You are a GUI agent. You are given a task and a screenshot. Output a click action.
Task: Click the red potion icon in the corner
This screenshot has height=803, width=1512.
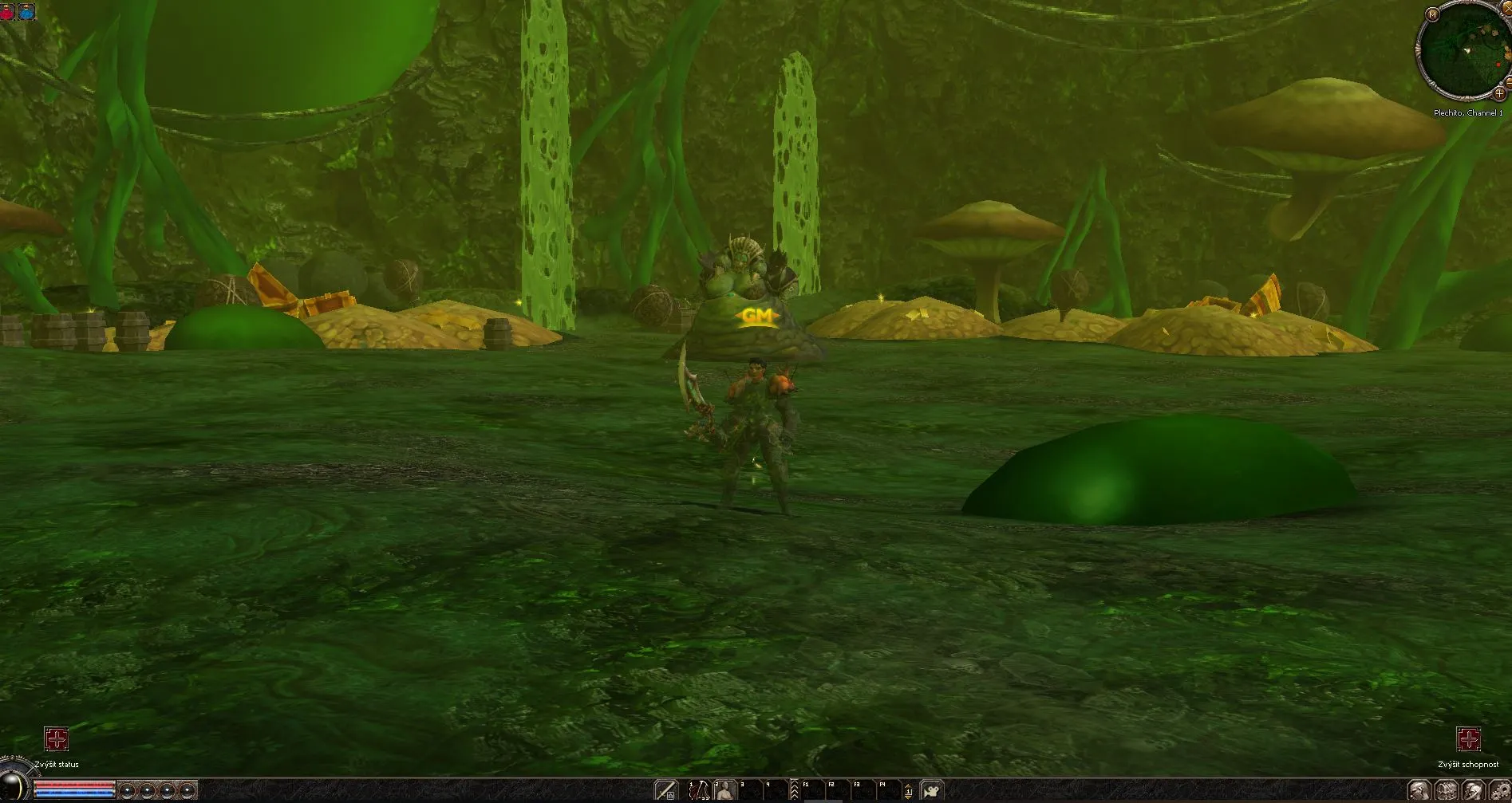8,12
